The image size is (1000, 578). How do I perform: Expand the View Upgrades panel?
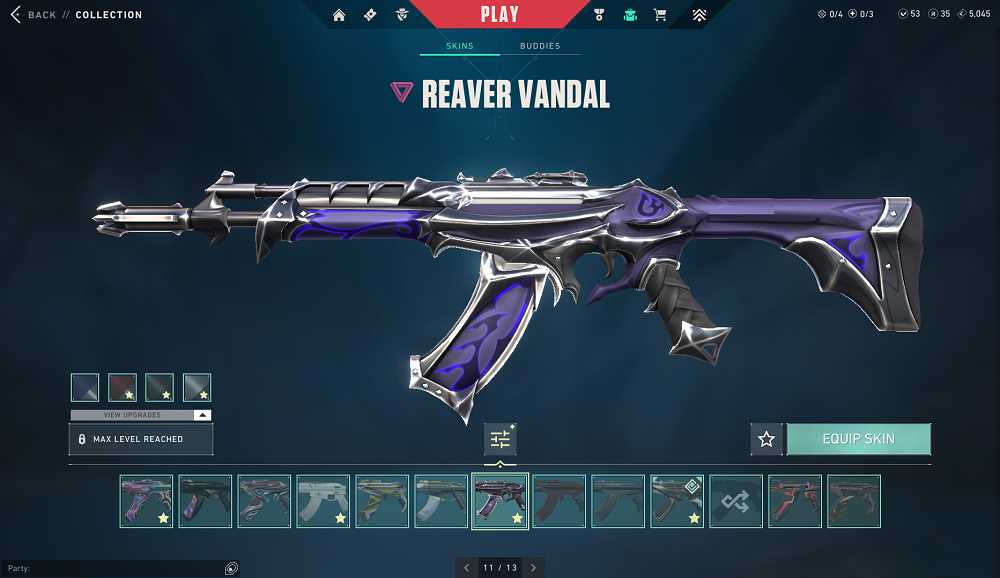coord(141,415)
